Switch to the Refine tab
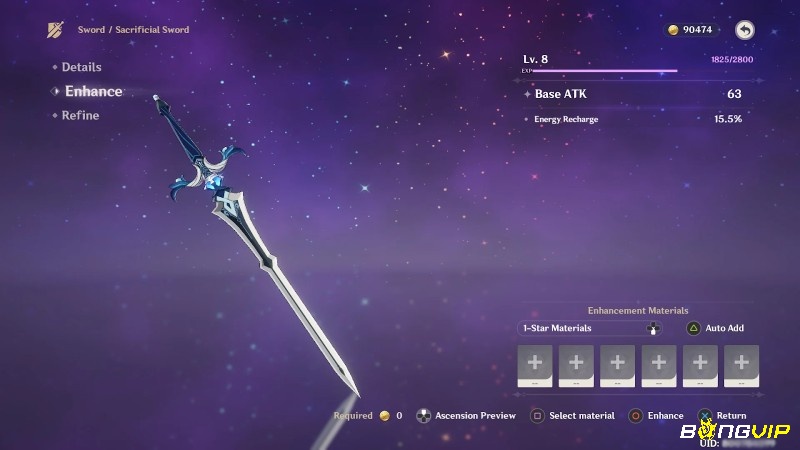 click(80, 115)
